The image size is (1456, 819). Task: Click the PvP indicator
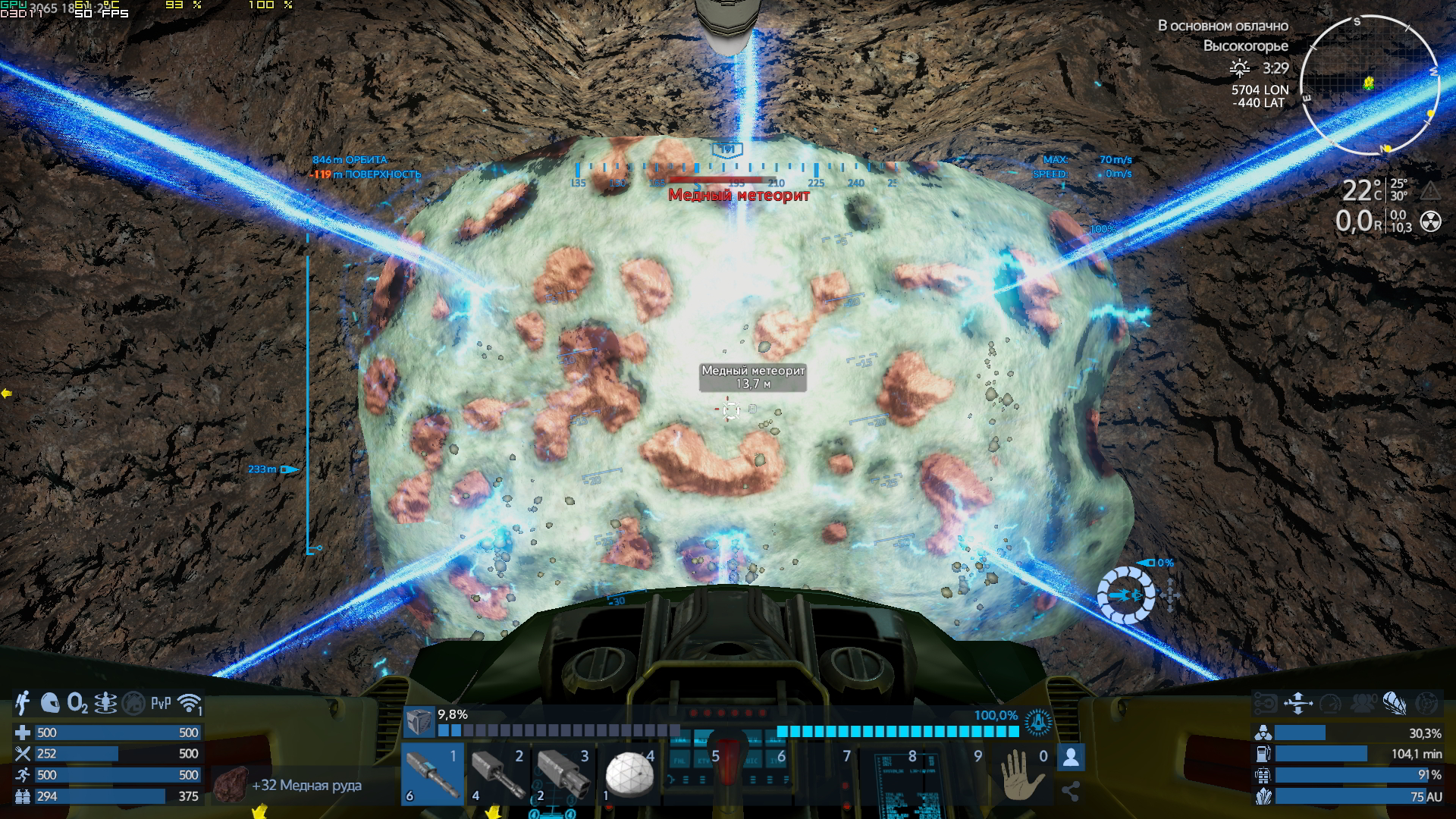tap(161, 704)
